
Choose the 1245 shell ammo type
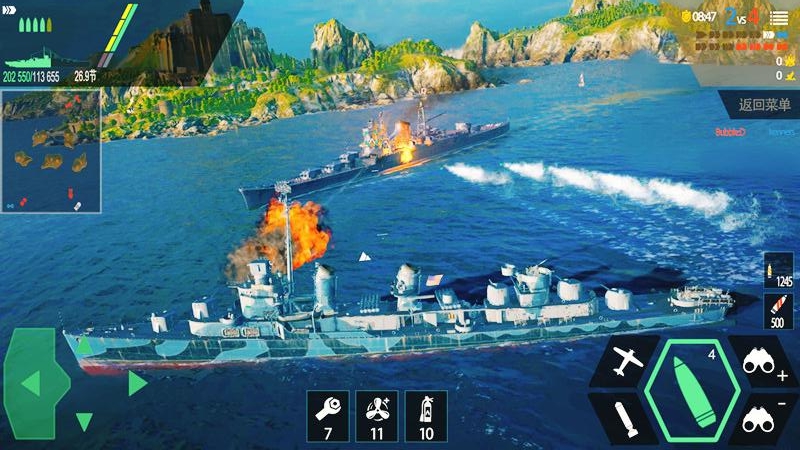(x=777, y=272)
